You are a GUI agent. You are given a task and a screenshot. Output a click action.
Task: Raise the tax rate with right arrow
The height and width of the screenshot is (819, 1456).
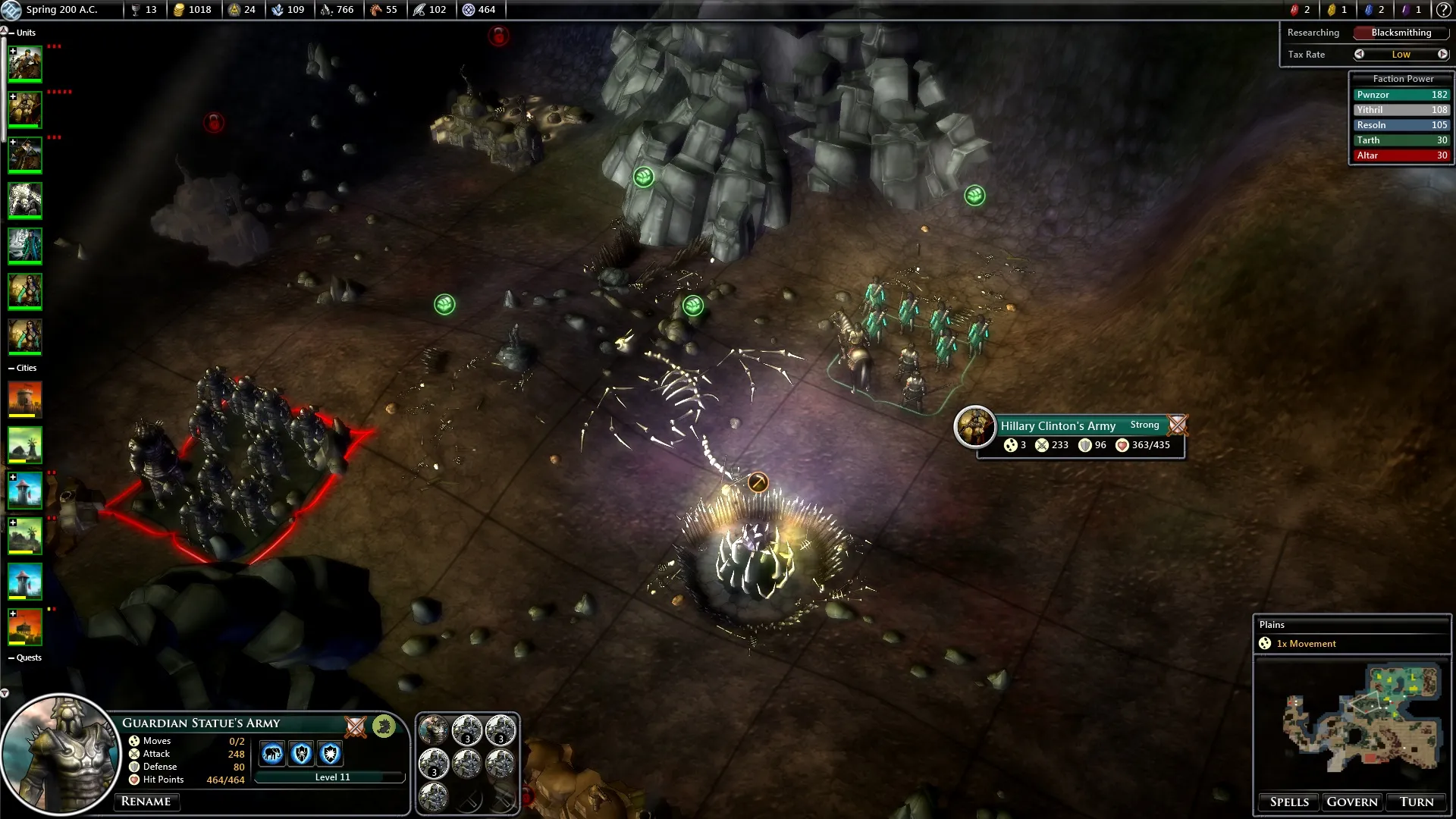coord(1442,54)
